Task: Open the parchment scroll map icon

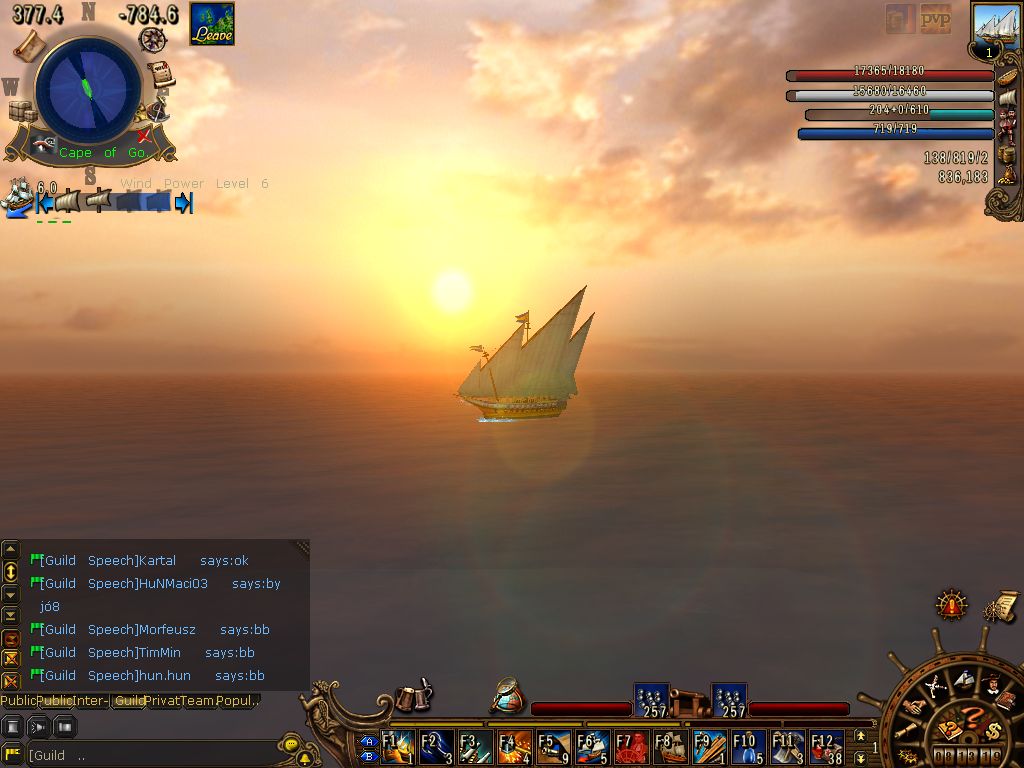Action: [x=30, y=46]
